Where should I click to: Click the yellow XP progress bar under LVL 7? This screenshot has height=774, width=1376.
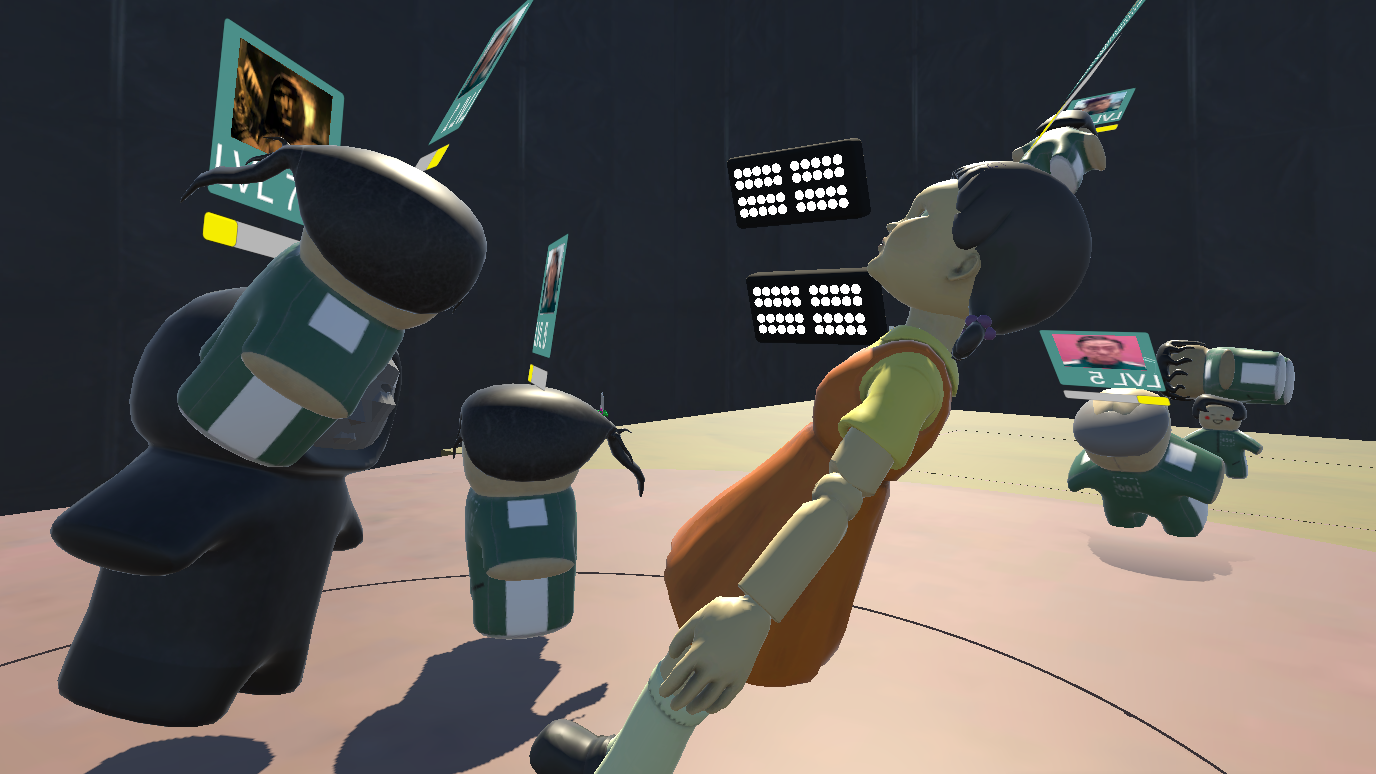pyautogui.click(x=220, y=226)
